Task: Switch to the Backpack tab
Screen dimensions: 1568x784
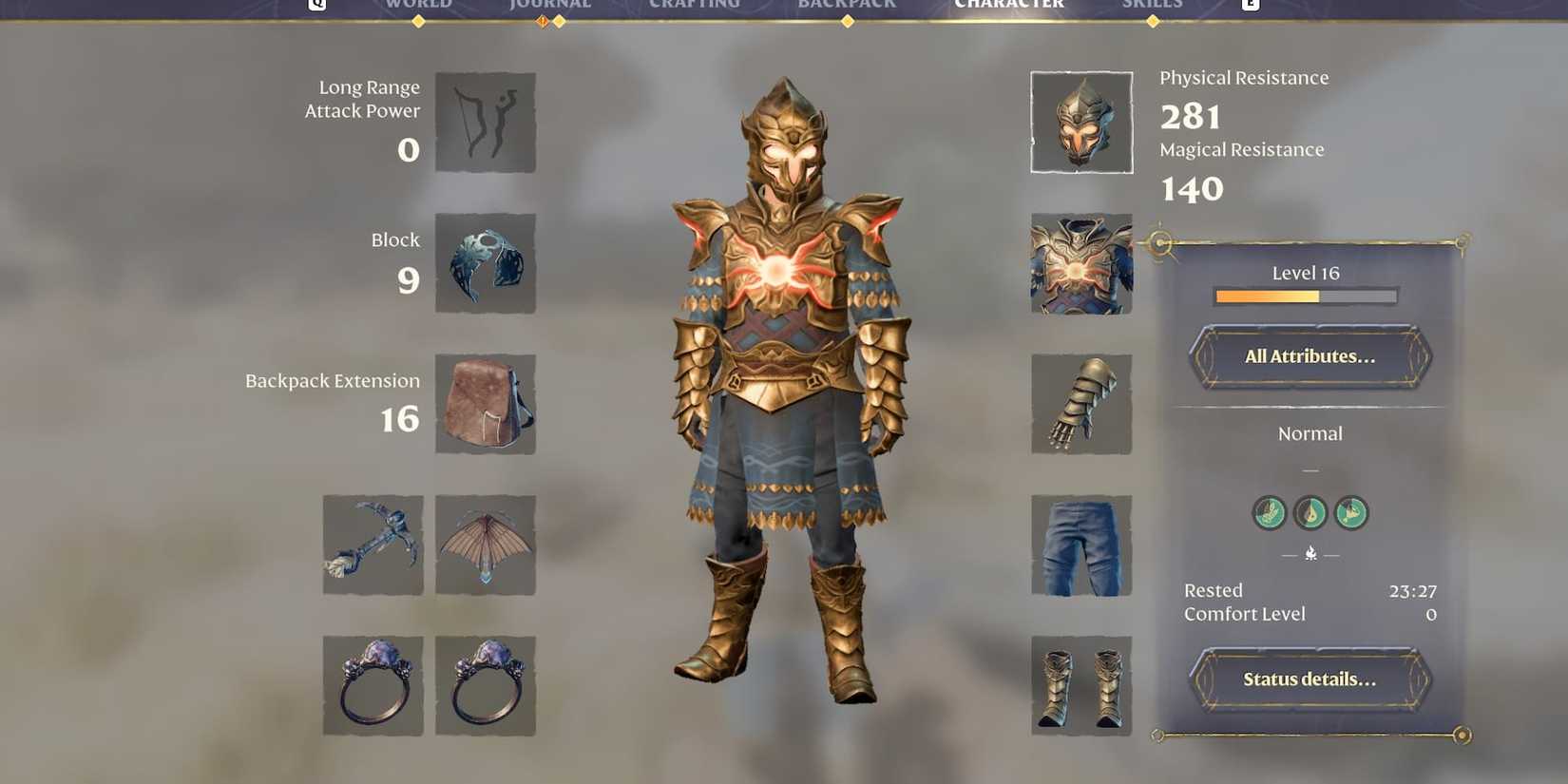Action: [x=846, y=5]
